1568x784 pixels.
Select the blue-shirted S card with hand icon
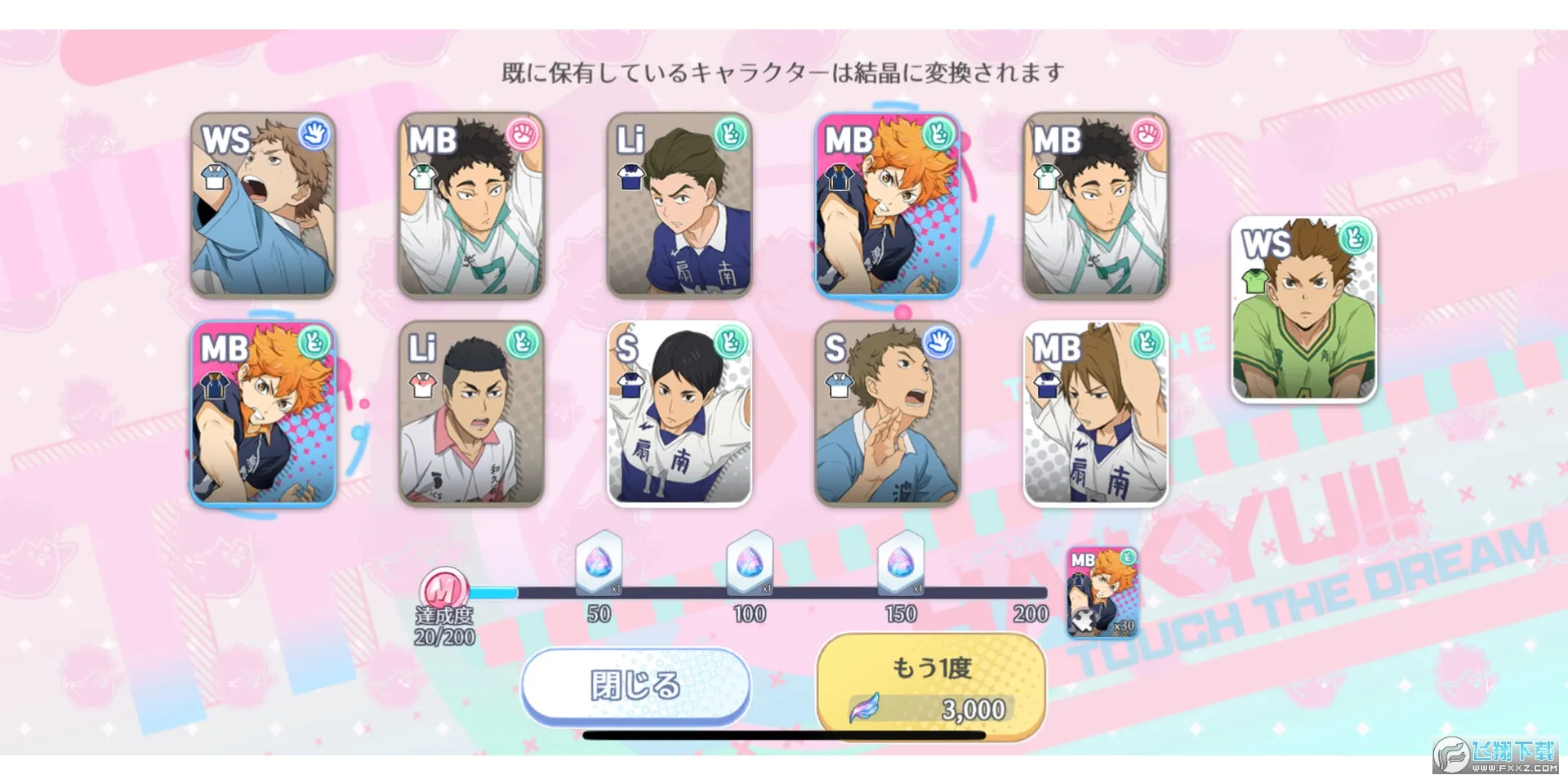[886, 416]
